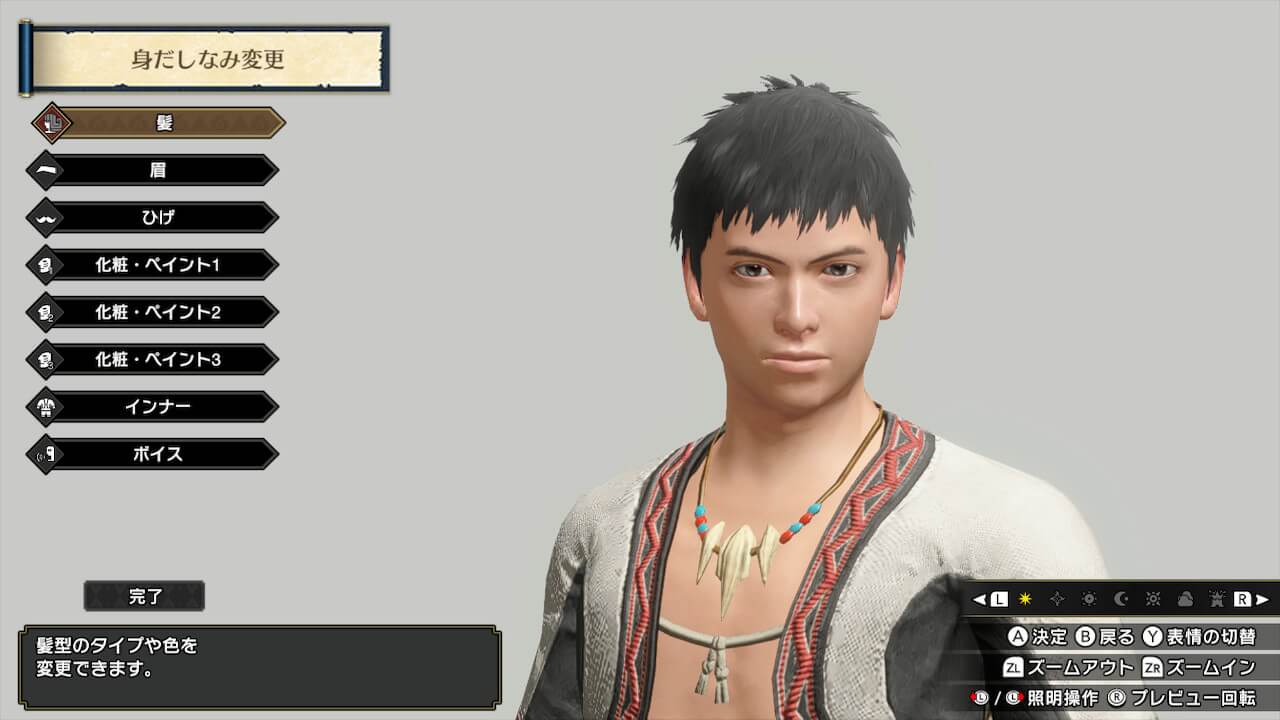This screenshot has width=1280, height=720.
Task: Open 化粧・ペイント1 makeup settings
Action: tap(157, 265)
